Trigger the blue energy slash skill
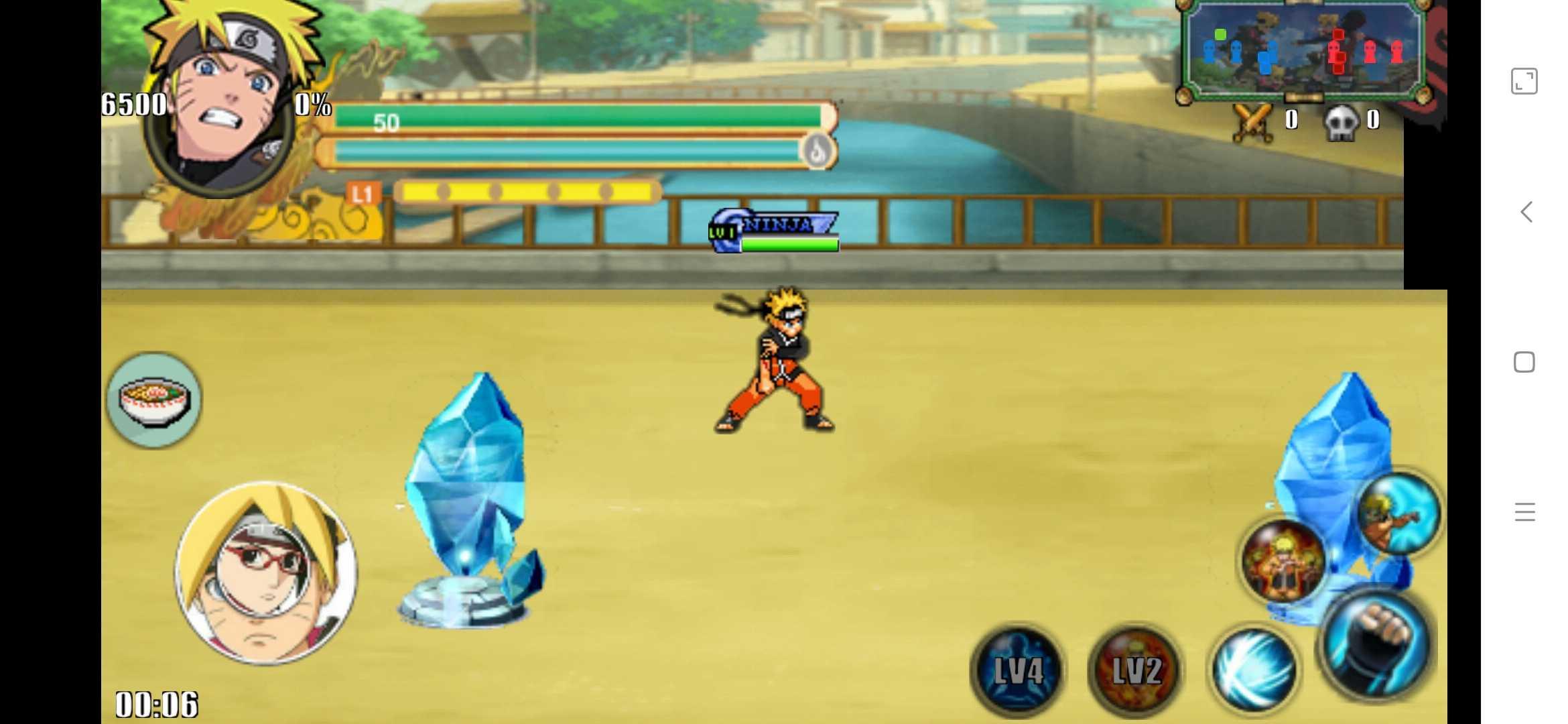1568x724 pixels. click(x=1254, y=671)
